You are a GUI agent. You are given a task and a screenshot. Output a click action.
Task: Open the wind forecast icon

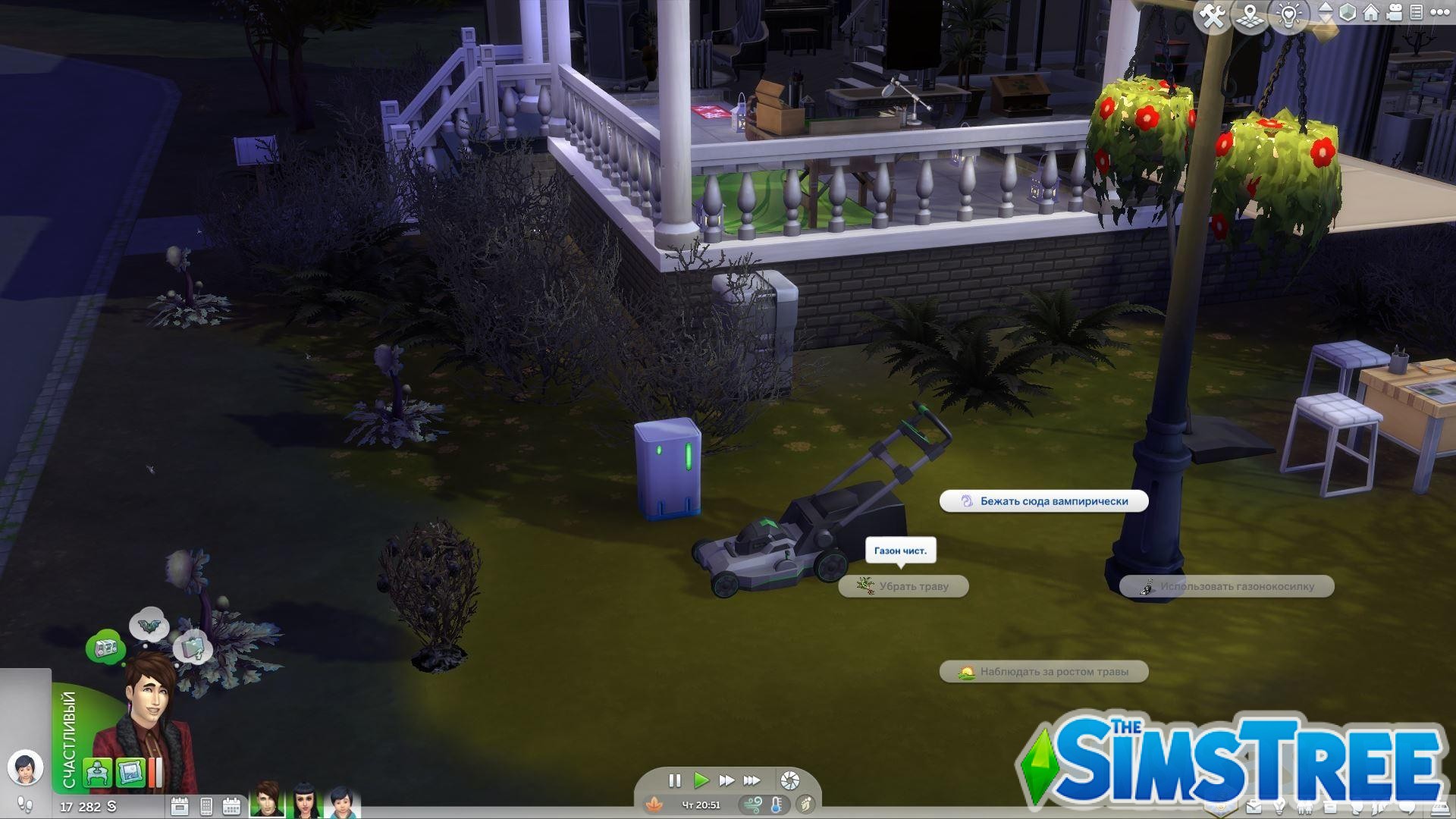pyautogui.click(x=755, y=805)
